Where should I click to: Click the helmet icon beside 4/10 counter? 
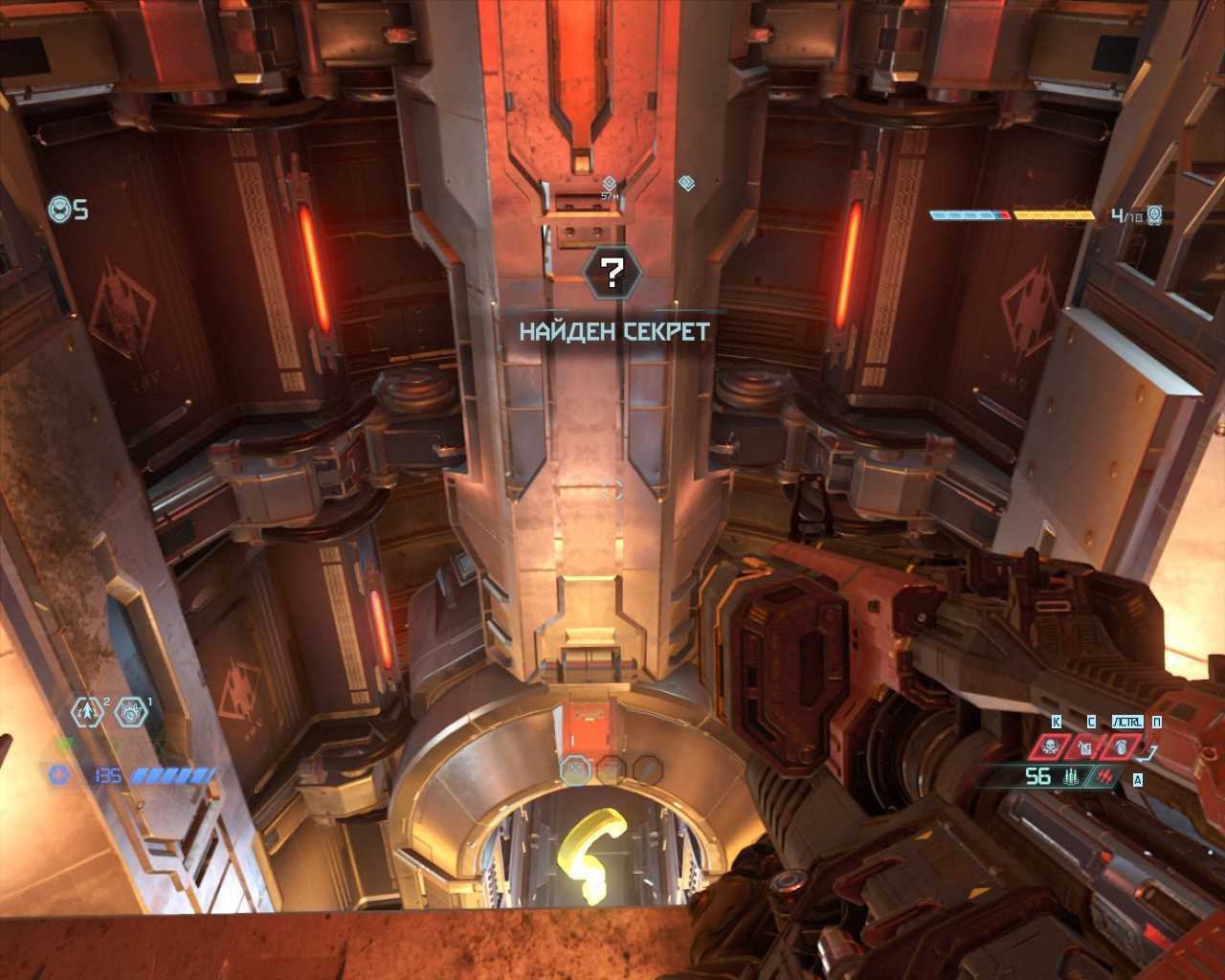click(x=1155, y=214)
